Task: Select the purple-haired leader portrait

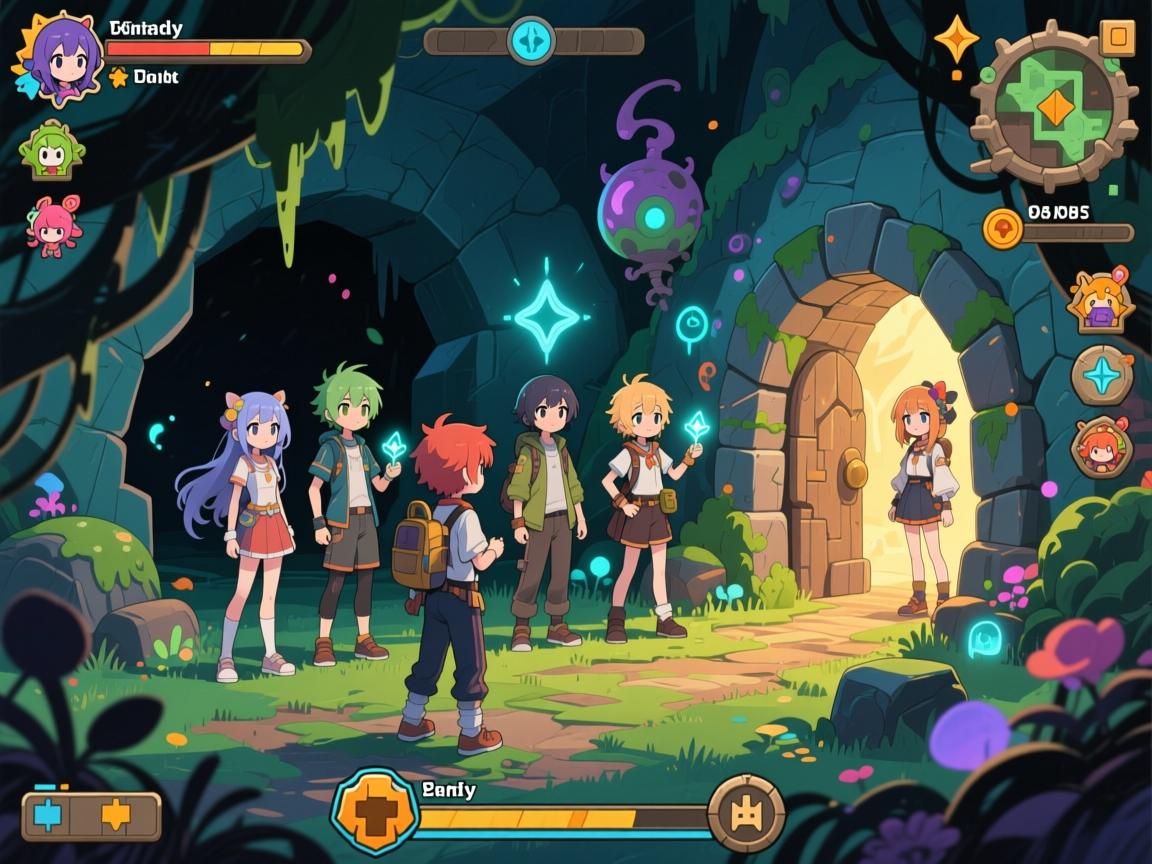Action: pos(58,58)
